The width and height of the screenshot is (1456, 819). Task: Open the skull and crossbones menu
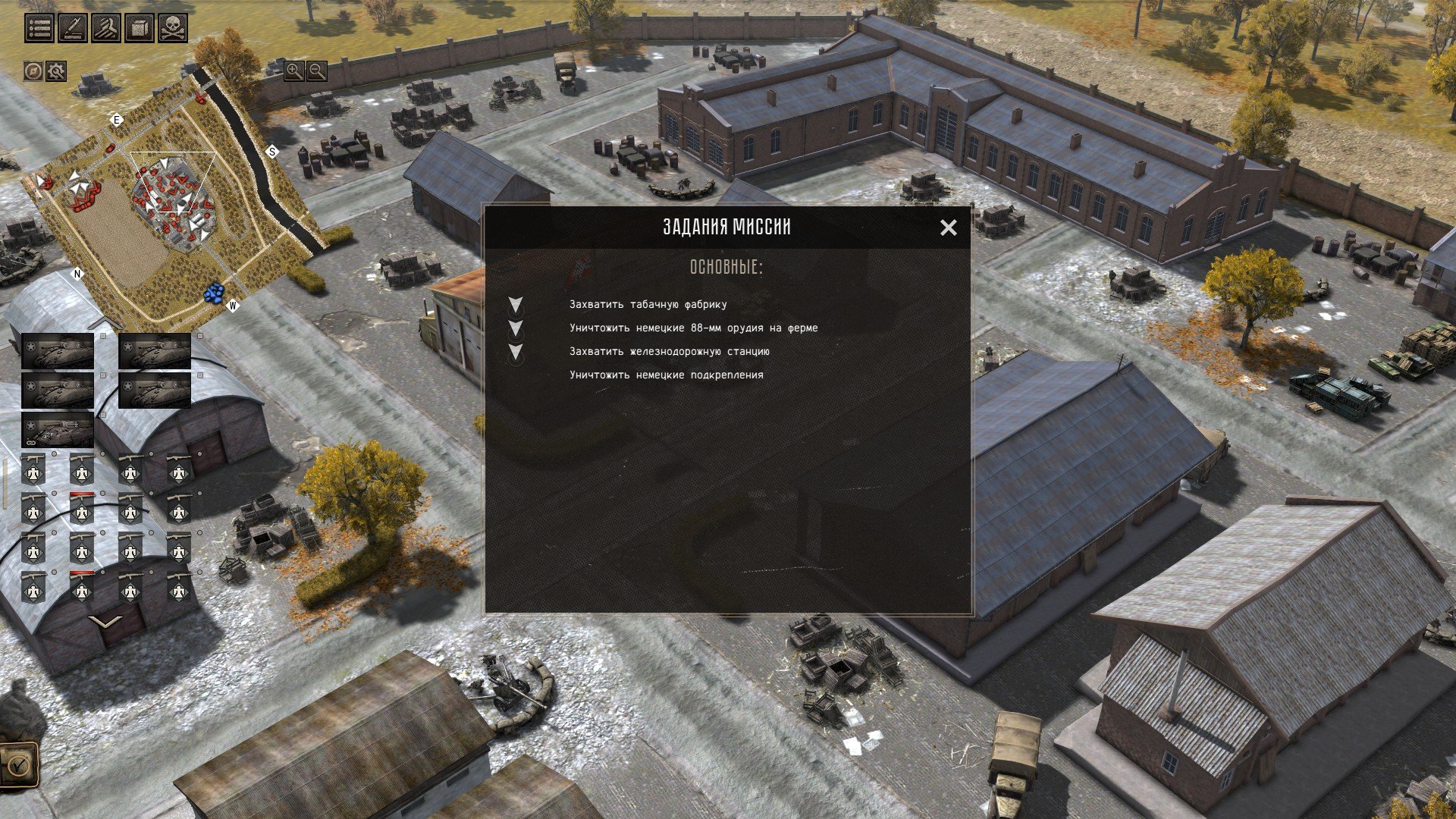172,29
